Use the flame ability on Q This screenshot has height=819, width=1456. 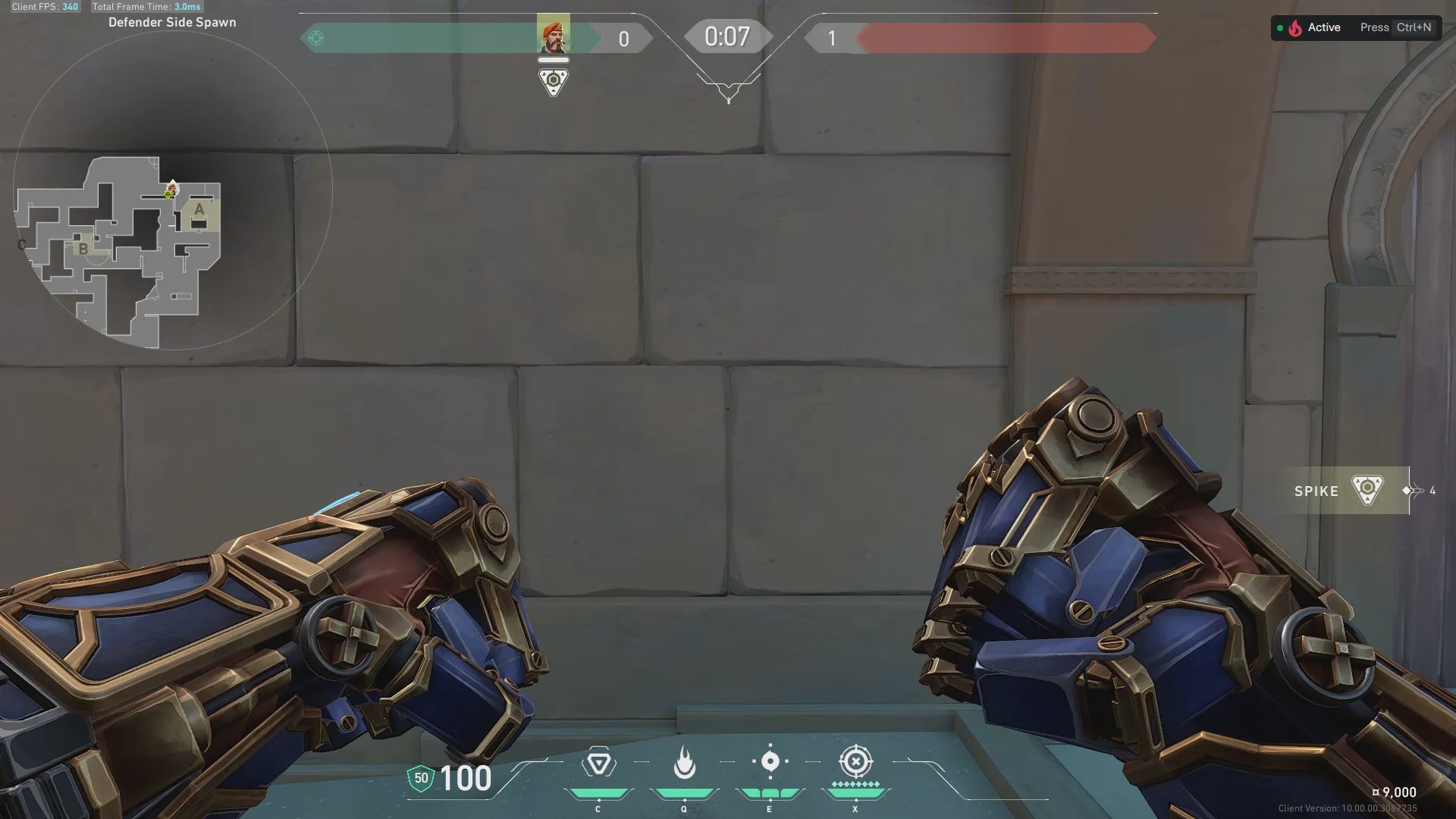point(684,763)
